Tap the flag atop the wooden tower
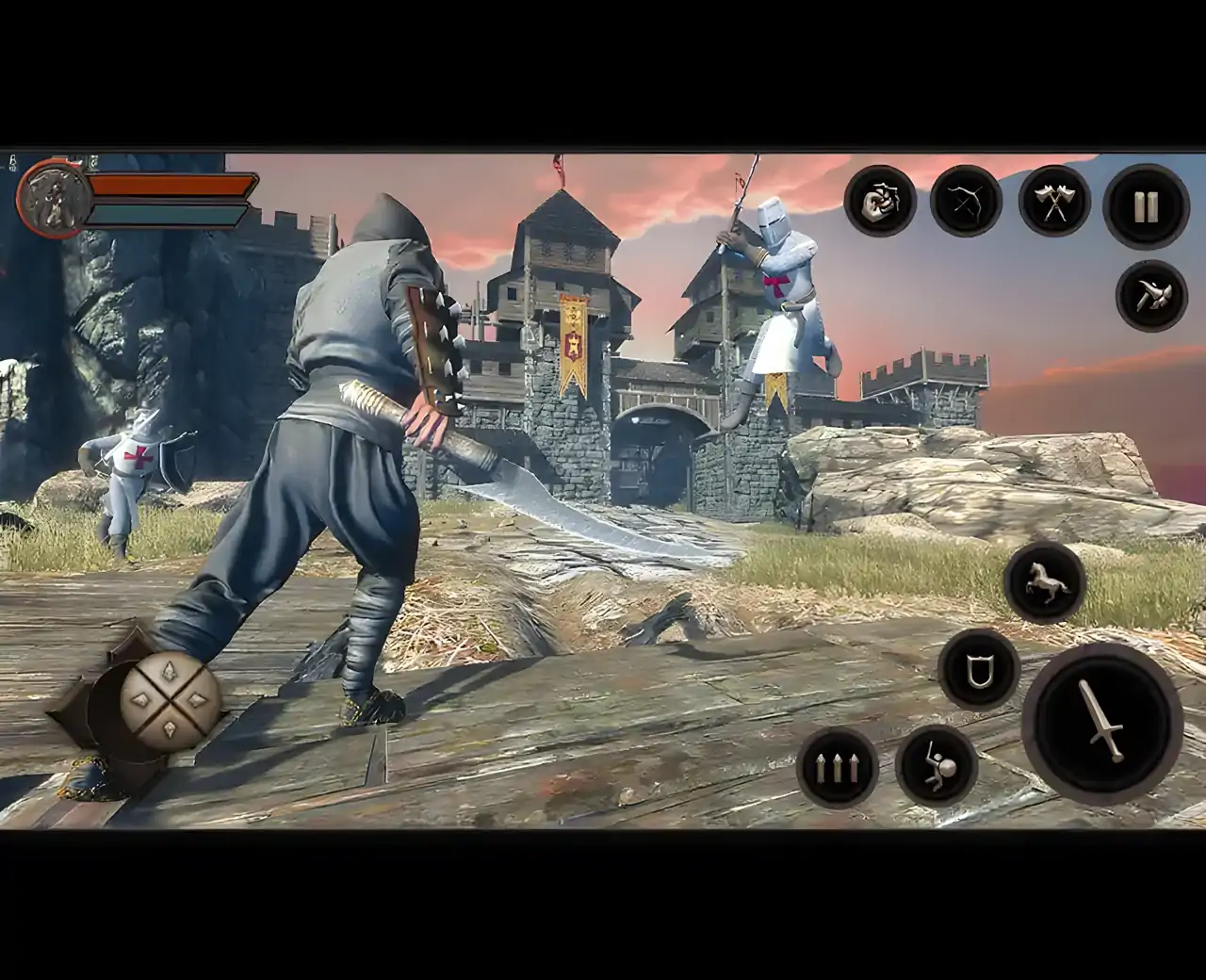 pyautogui.click(x=558, y=165)
